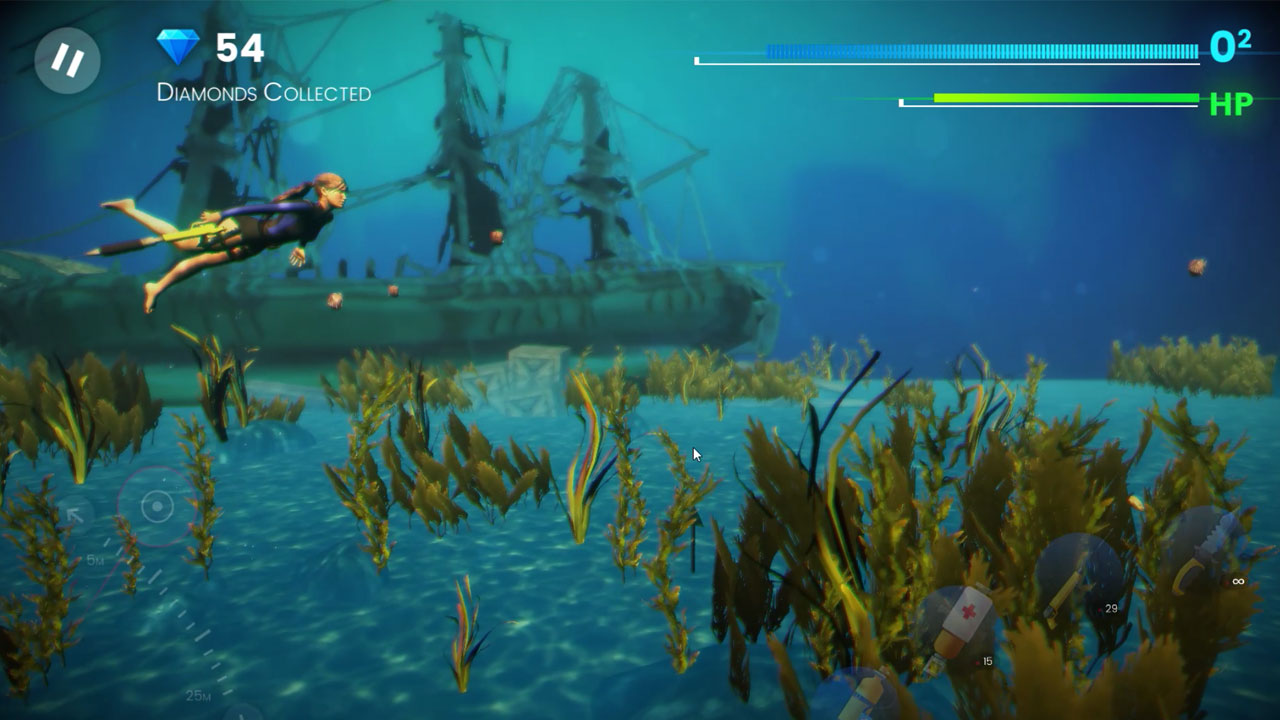Click the infinity symbol beside the knife
Image resolution: width=1280 pixels, height=720 pixels.
(x=1237, y=581)
